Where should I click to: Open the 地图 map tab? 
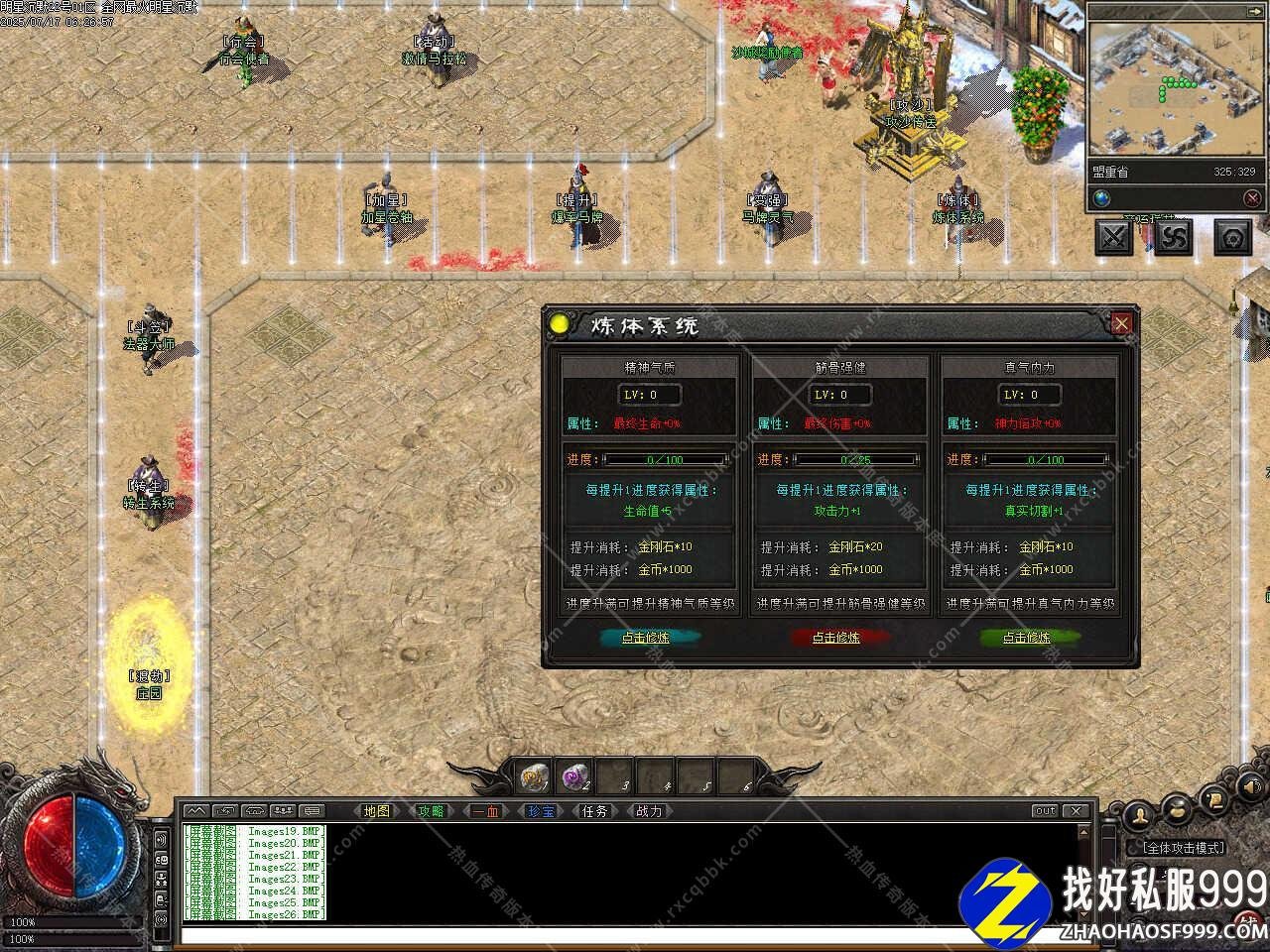pyautogui.click(x=377, y=811)
